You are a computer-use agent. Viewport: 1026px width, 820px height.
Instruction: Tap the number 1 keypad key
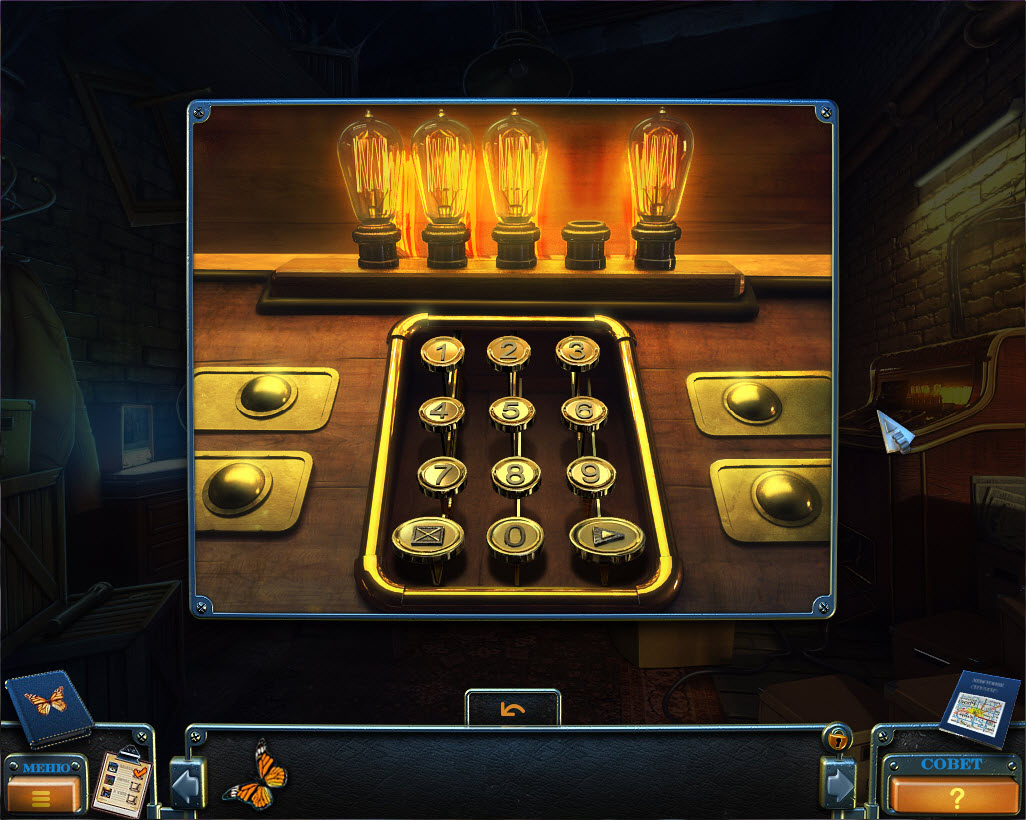point(441,352)
